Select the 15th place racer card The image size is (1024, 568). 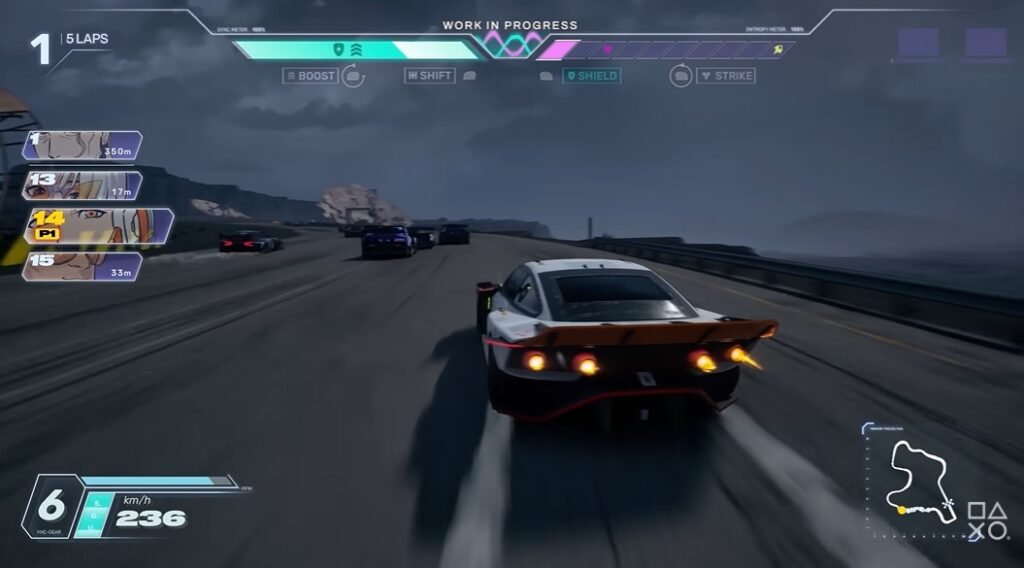tap(82, 266)
